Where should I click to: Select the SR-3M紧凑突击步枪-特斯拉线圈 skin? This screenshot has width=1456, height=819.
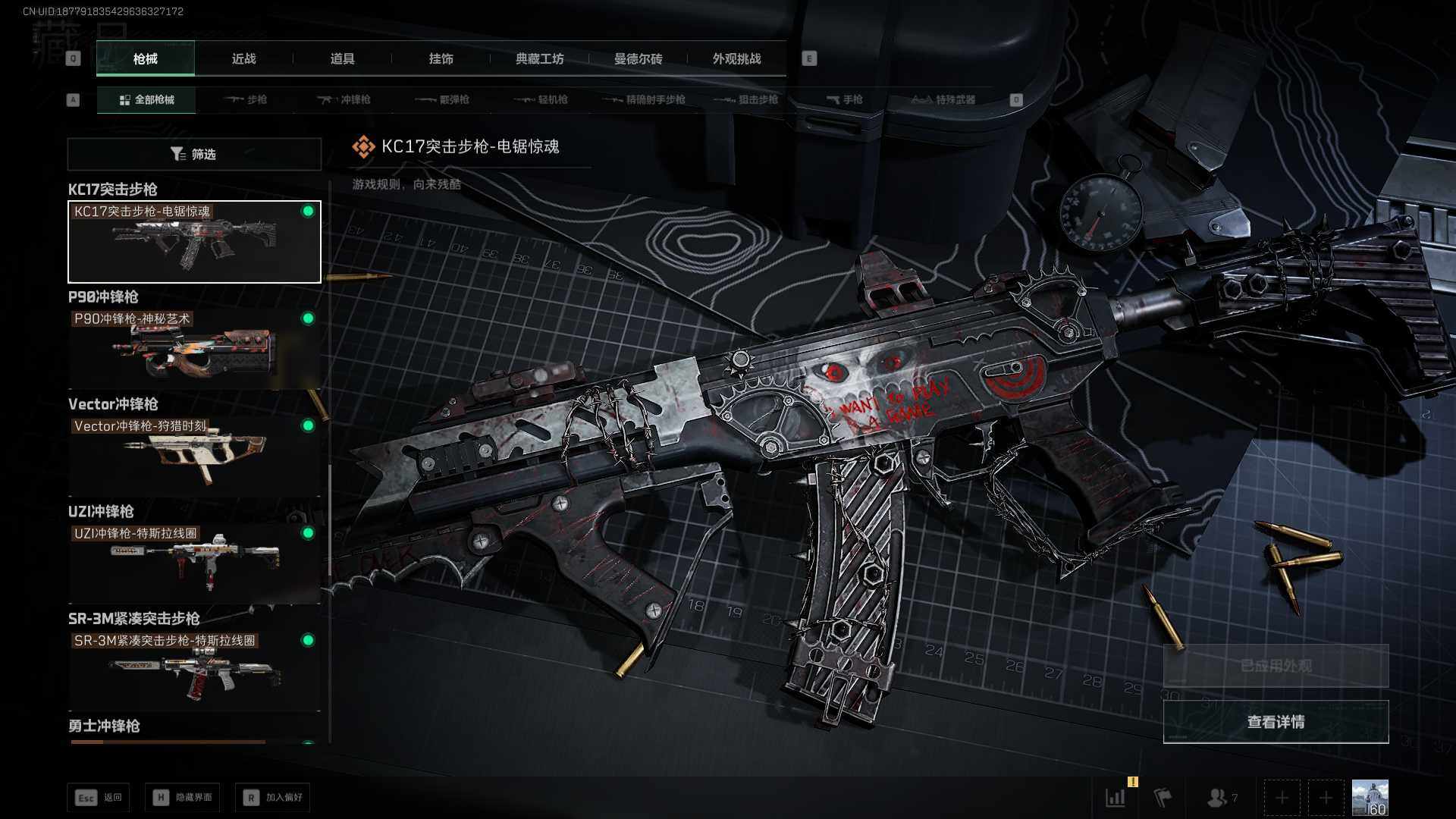click(x=194, y=670)
